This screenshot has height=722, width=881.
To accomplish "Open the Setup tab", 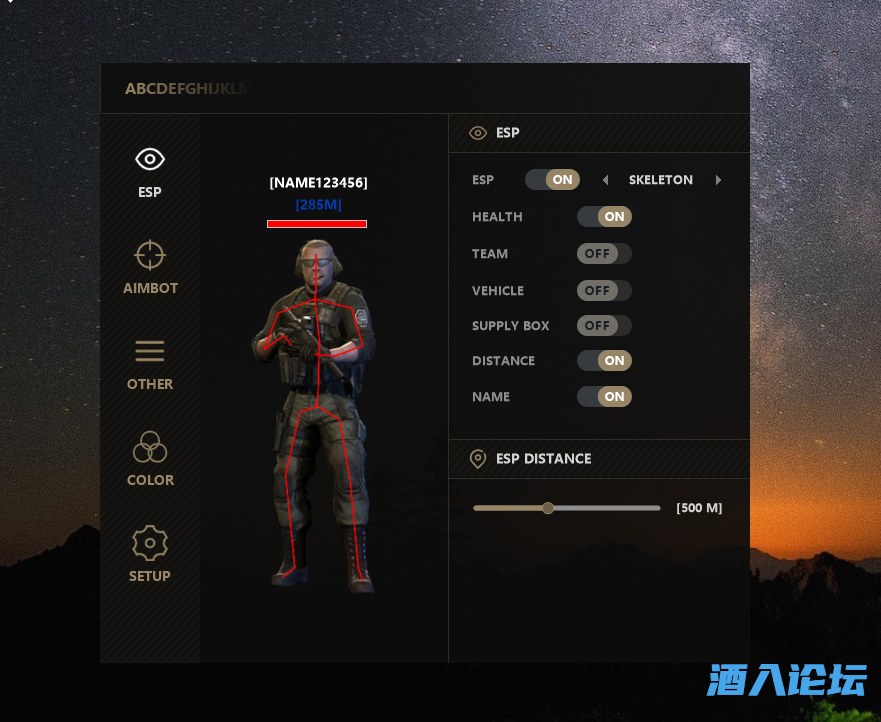I will (x=150, y=555).
